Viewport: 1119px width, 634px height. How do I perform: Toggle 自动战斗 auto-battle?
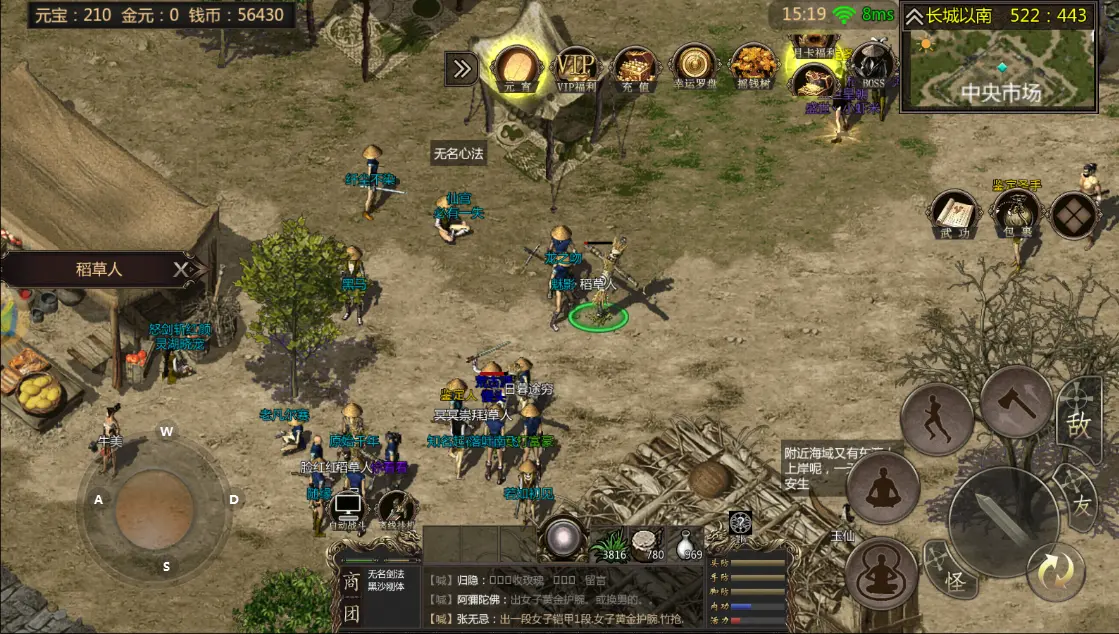[347, 510]
